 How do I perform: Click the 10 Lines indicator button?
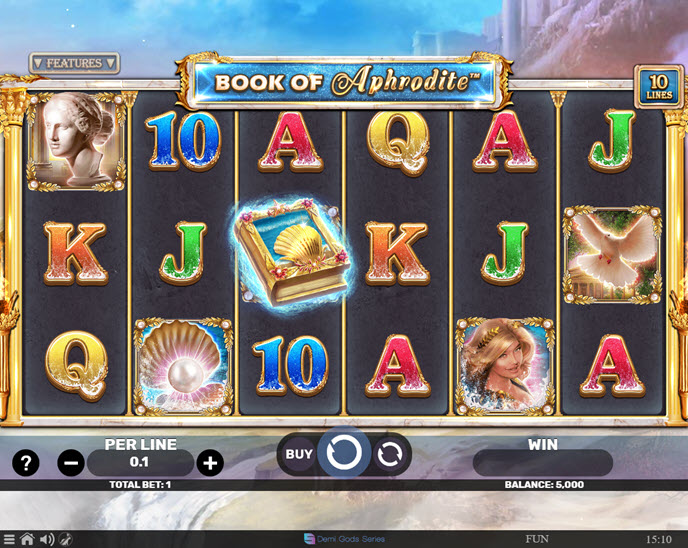pos(659,86)
